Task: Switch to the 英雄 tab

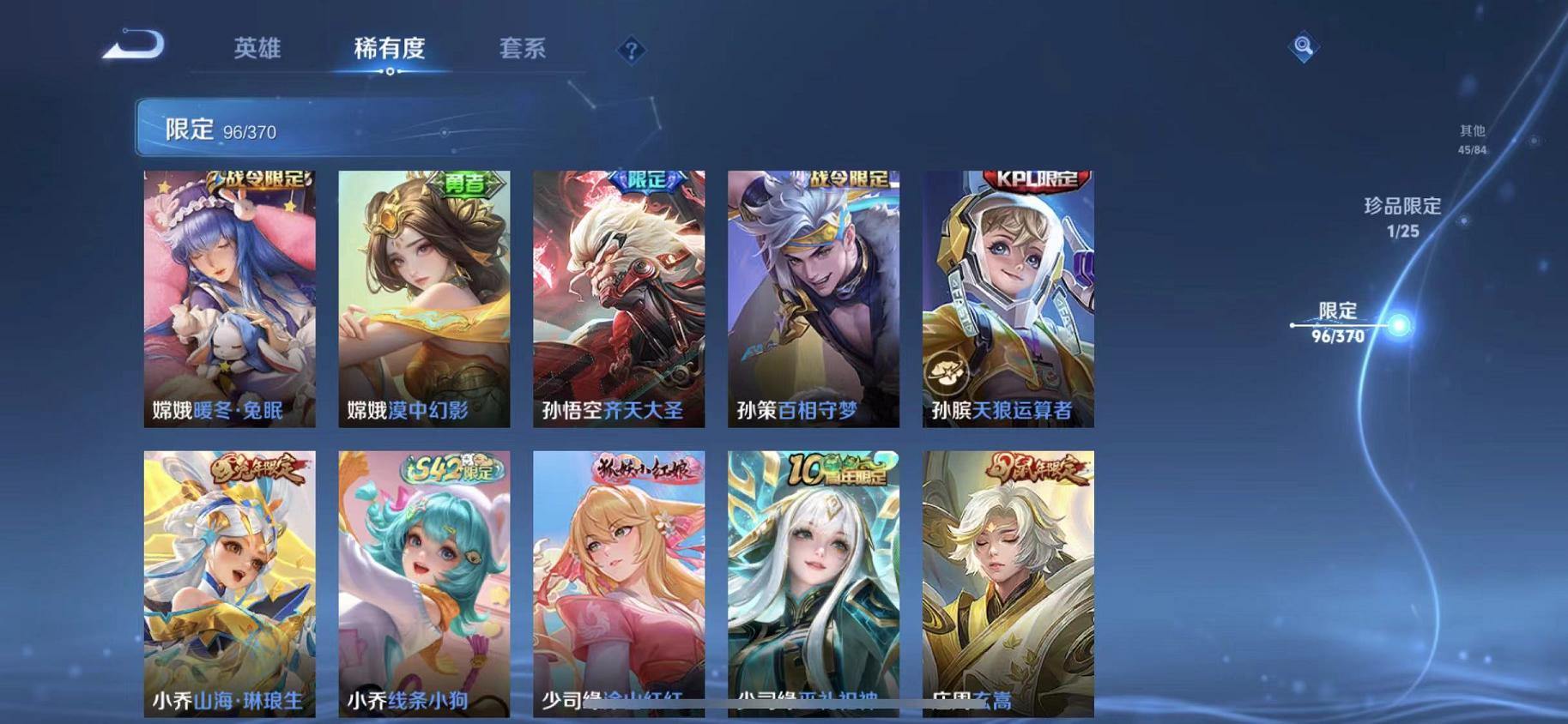Action: (x=257, y=49)
